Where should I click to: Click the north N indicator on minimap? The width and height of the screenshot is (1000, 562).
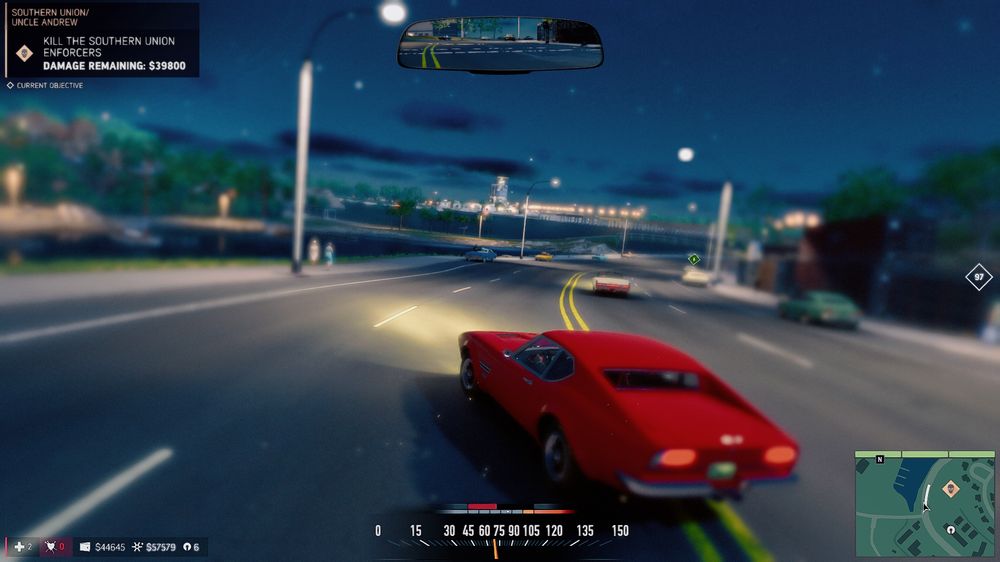coord(879,459)
